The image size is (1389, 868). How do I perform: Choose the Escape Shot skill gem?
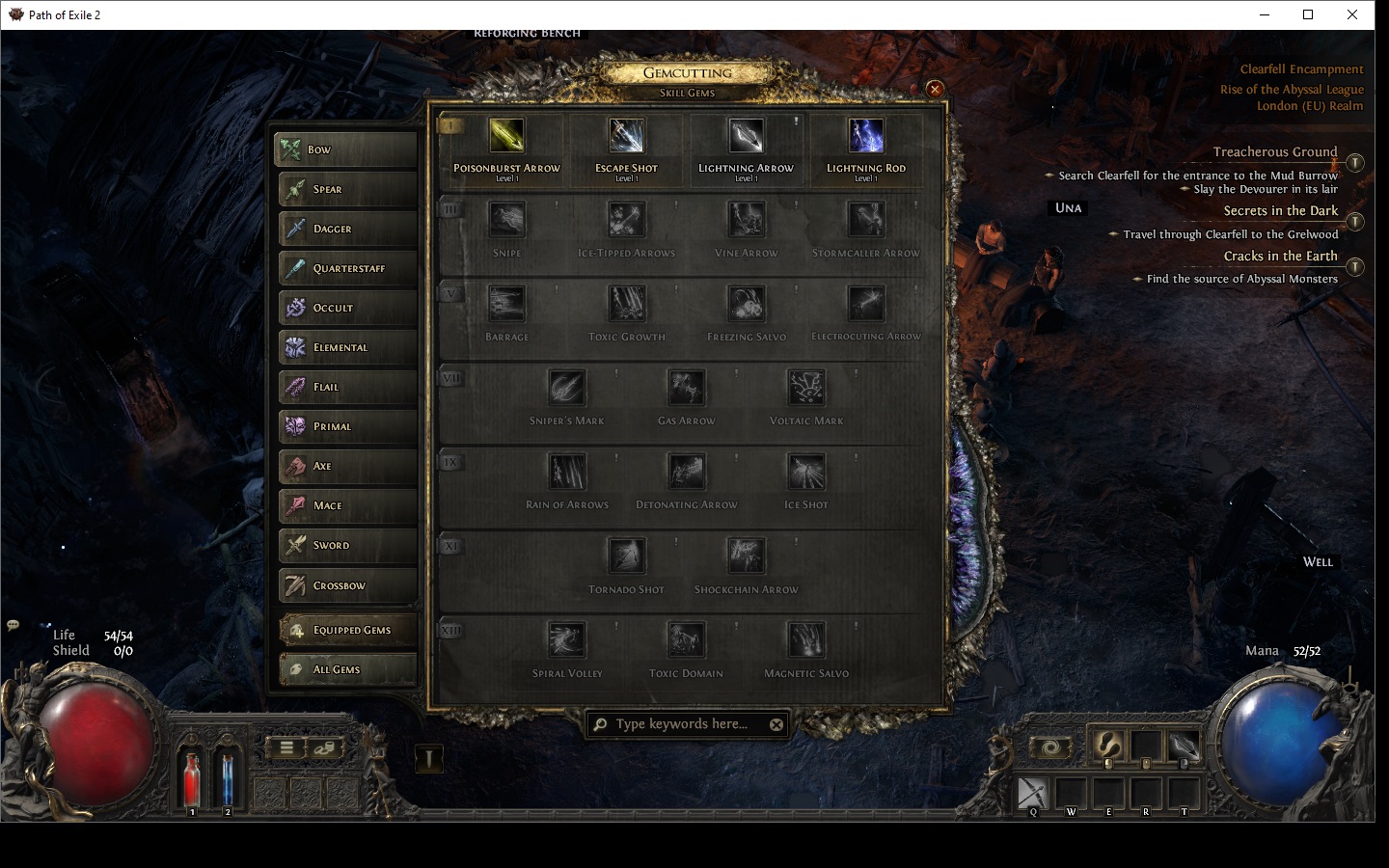point(626,137)
